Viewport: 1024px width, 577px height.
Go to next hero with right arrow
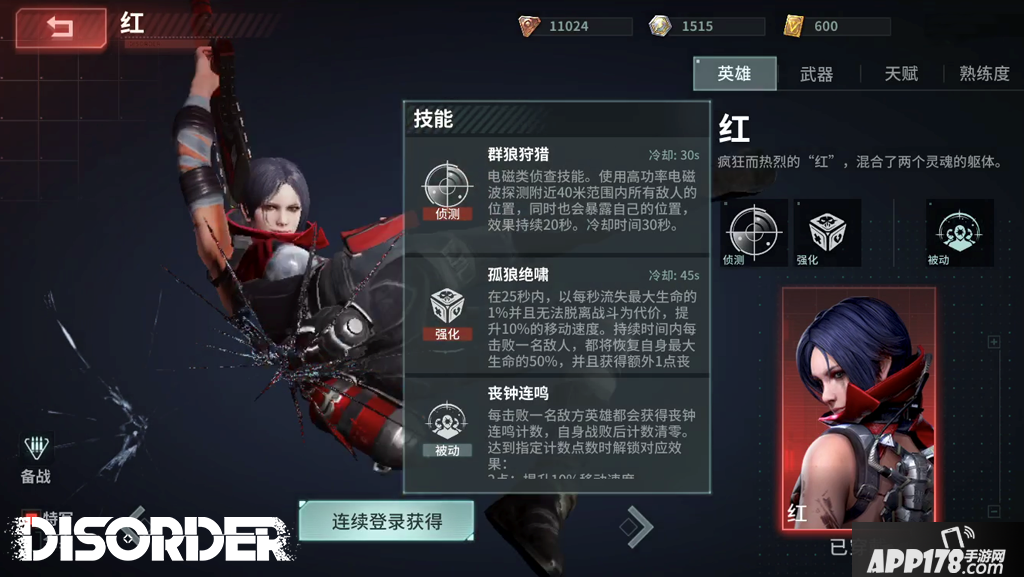pos(637,525)
